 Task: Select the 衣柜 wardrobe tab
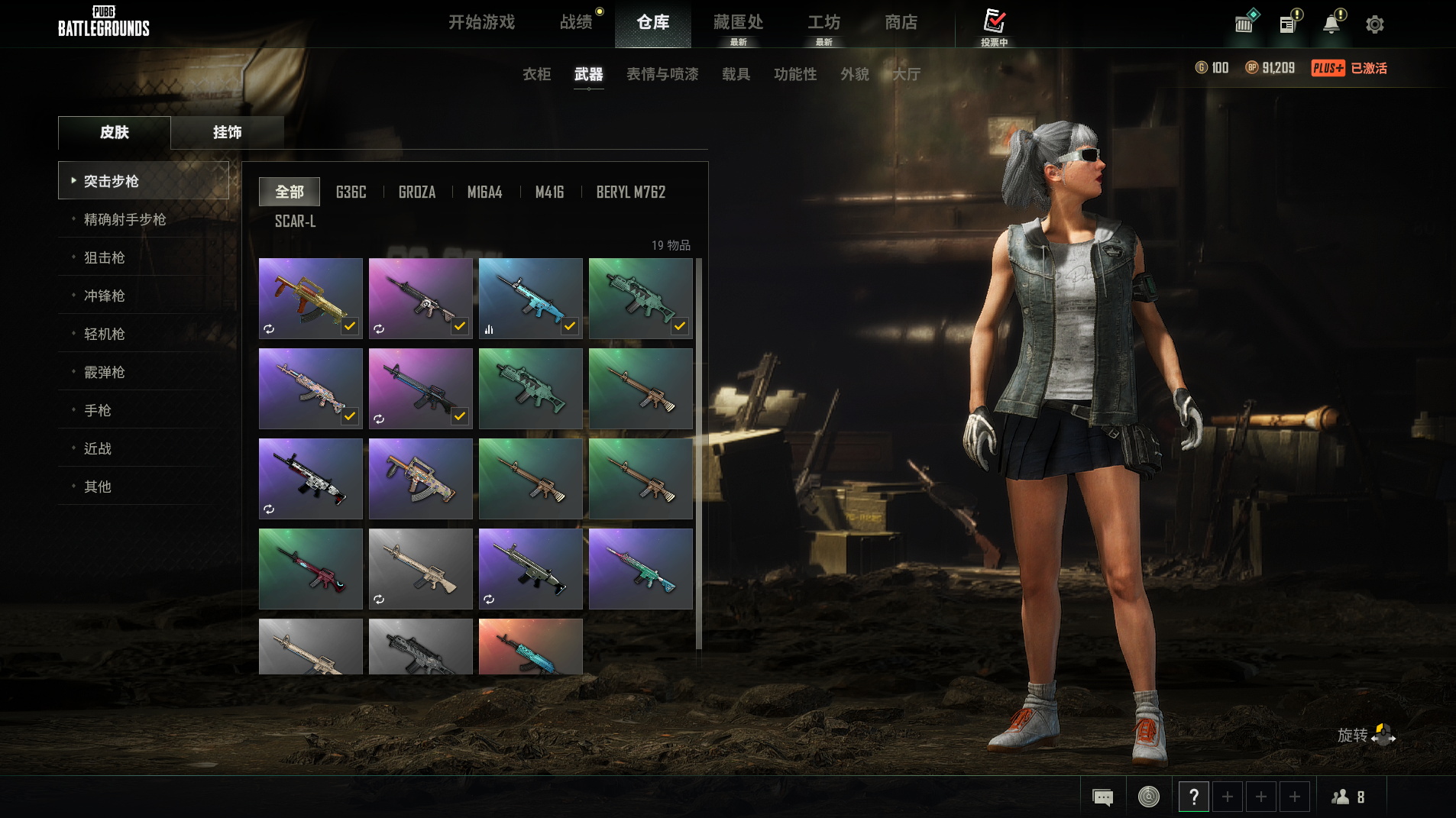coord(536,74)
